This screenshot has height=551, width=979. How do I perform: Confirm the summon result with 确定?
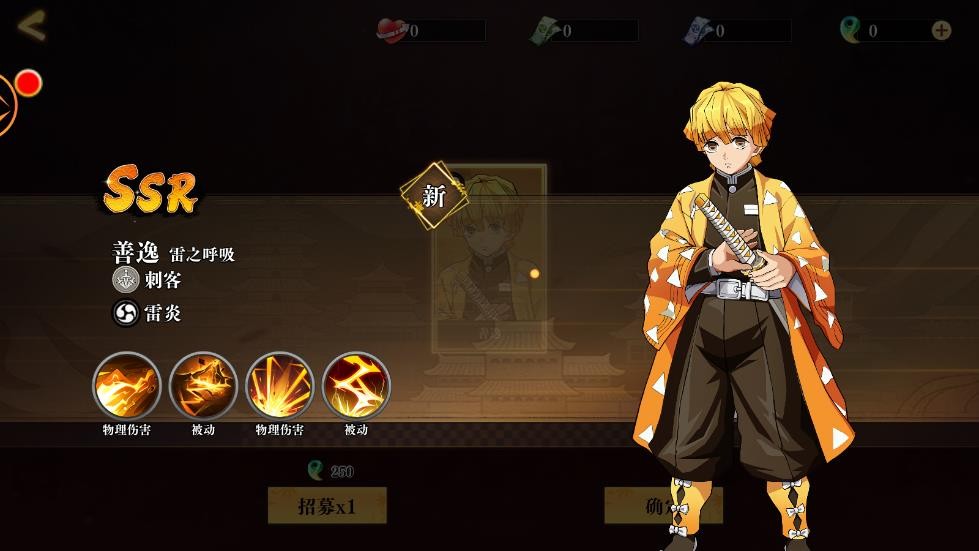[662, 506]
